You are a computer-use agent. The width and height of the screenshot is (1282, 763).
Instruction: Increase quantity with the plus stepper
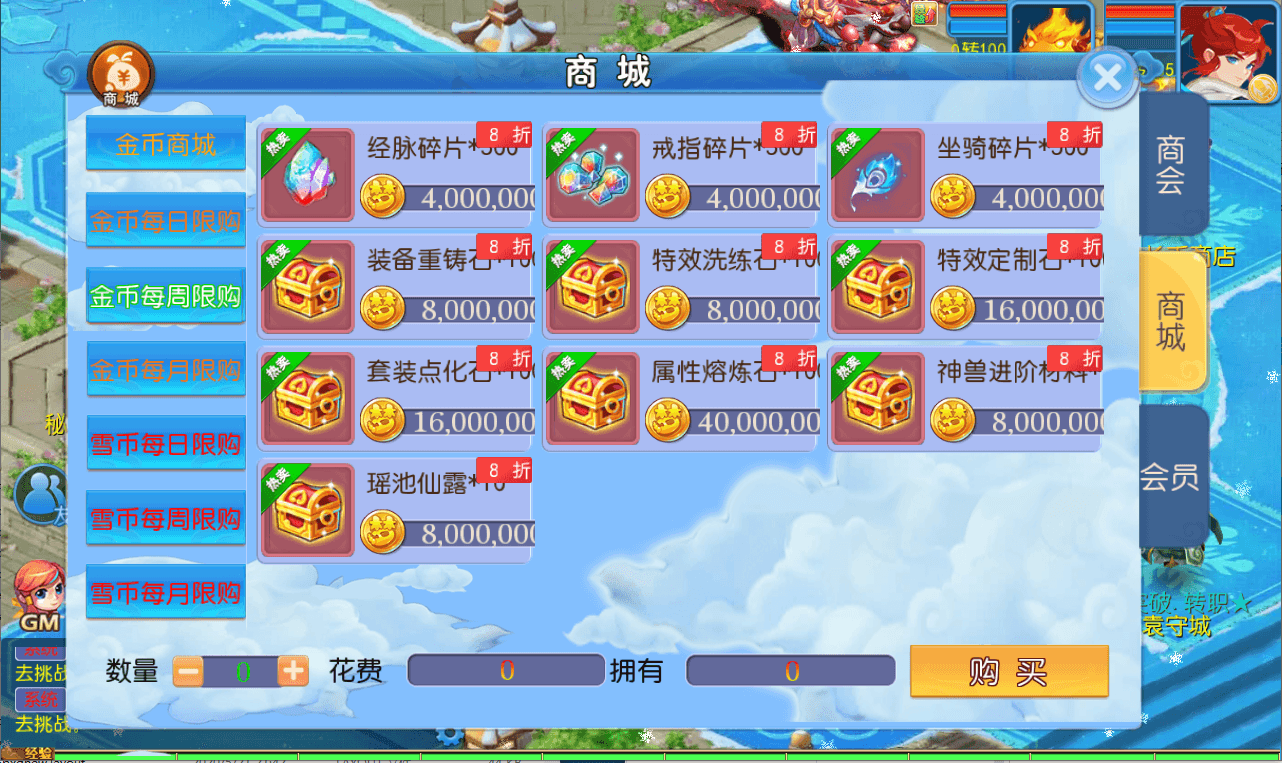pyautogui.click(x=292, y=671)
